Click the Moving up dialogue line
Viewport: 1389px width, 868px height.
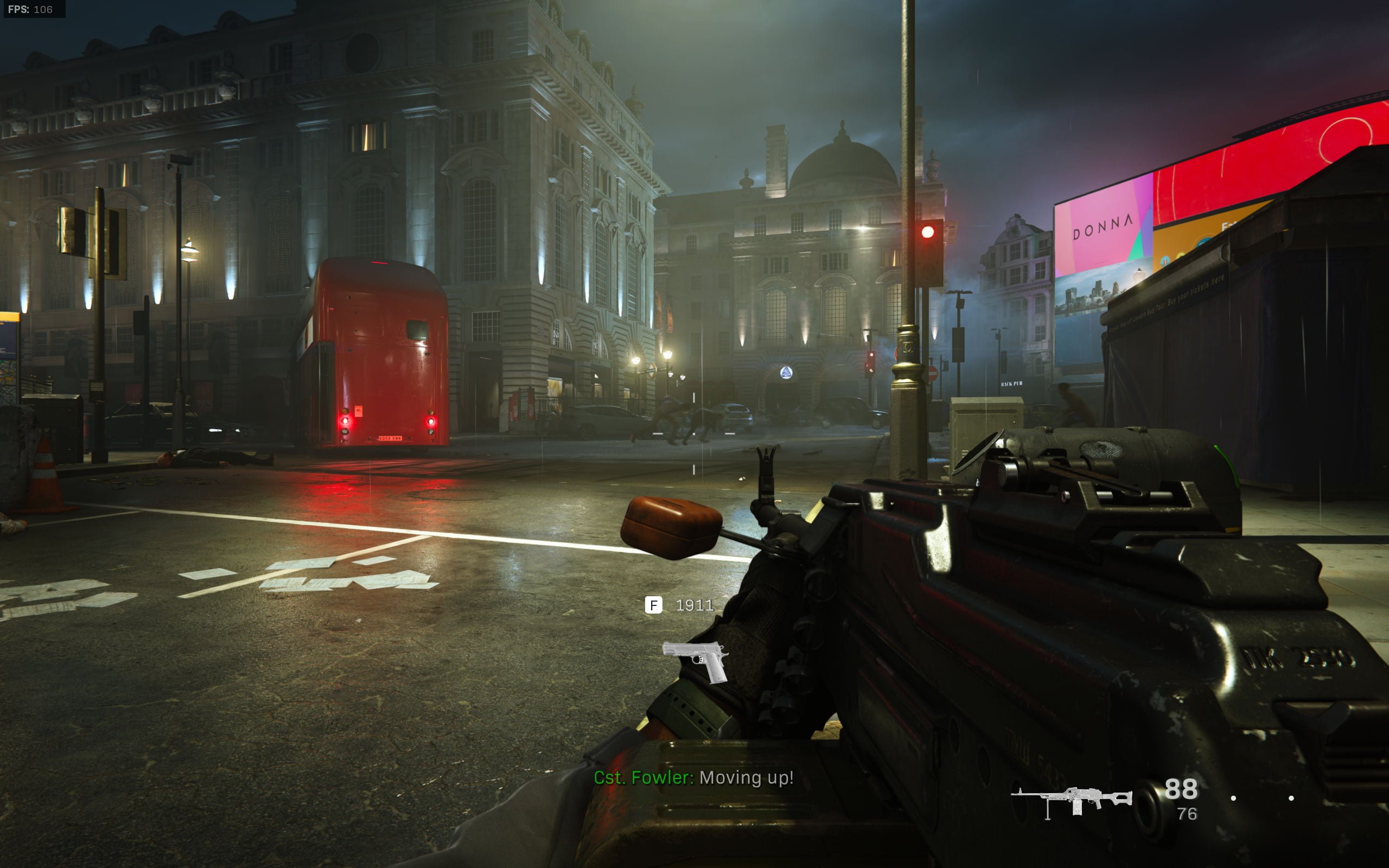(x=746, y=778)
